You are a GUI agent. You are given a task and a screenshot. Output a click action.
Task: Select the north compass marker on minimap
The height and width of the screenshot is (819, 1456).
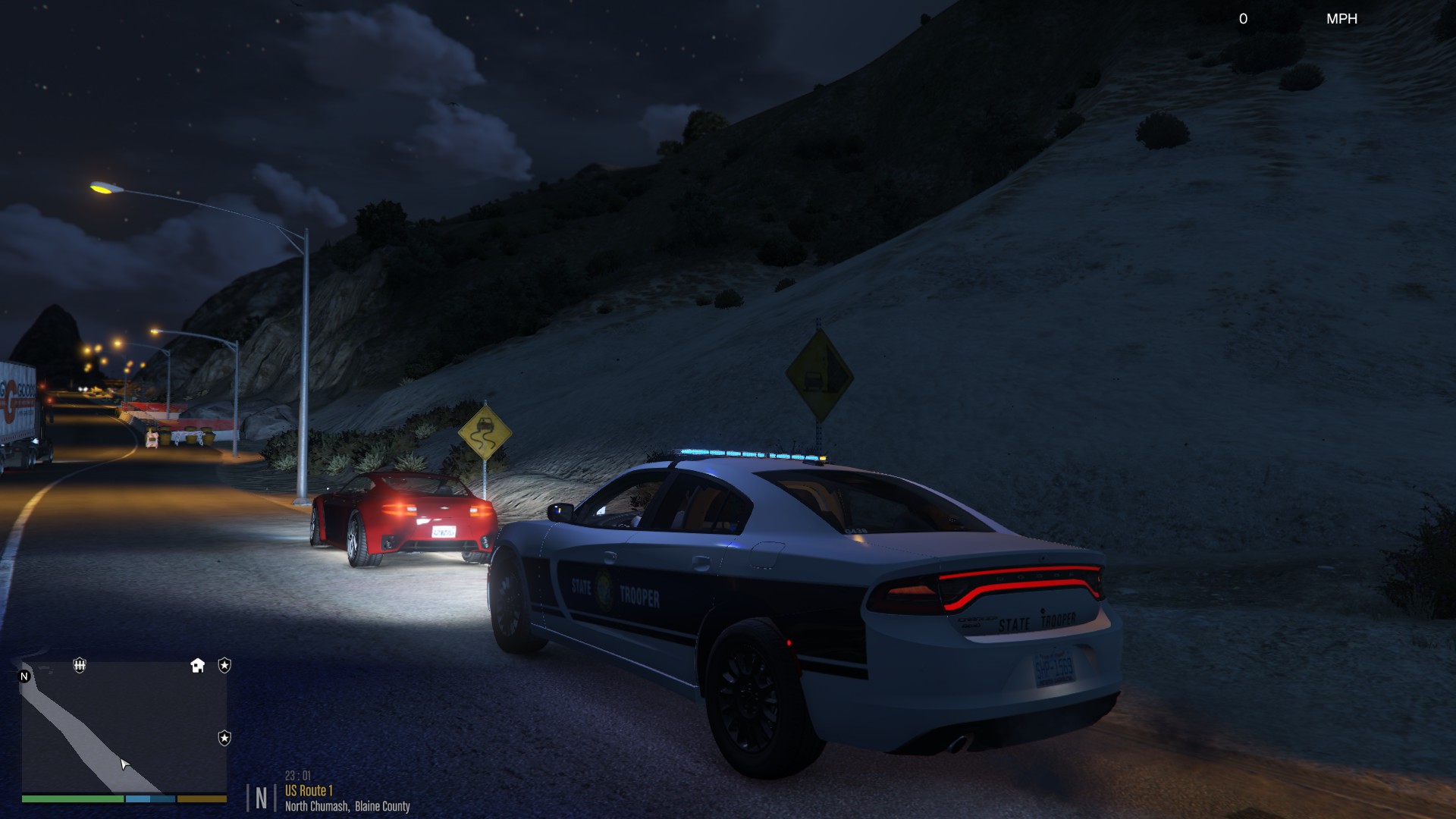click(x=24, y=676)
